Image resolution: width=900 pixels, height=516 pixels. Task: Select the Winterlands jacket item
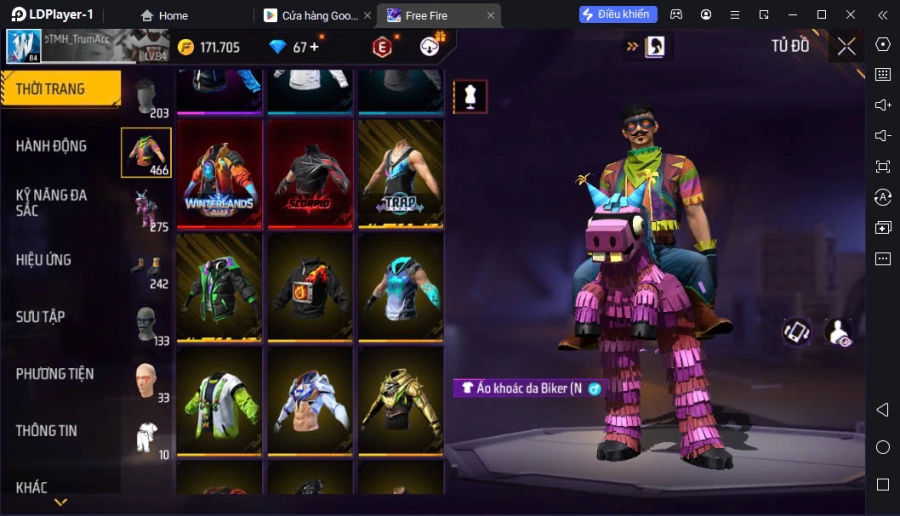click(220, 175)
